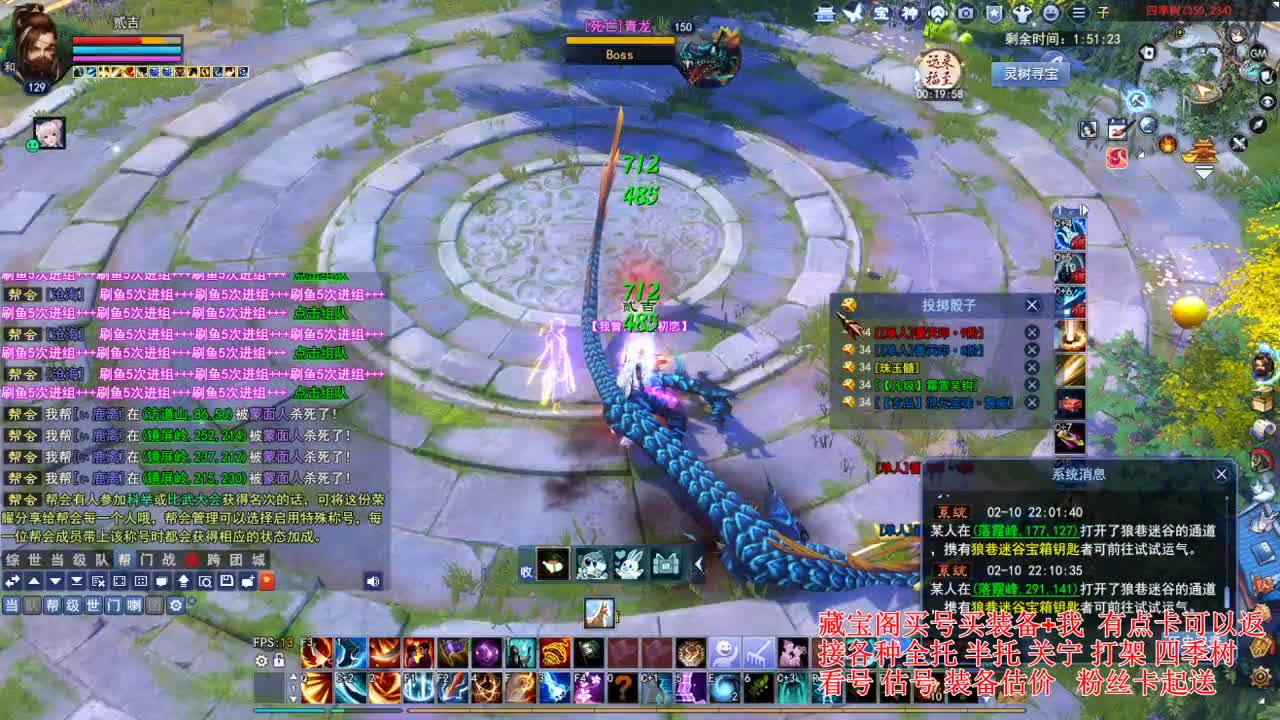Mute chat with the speaker icon
This screenshot has height=720, width=1280.
pos(373,581)
